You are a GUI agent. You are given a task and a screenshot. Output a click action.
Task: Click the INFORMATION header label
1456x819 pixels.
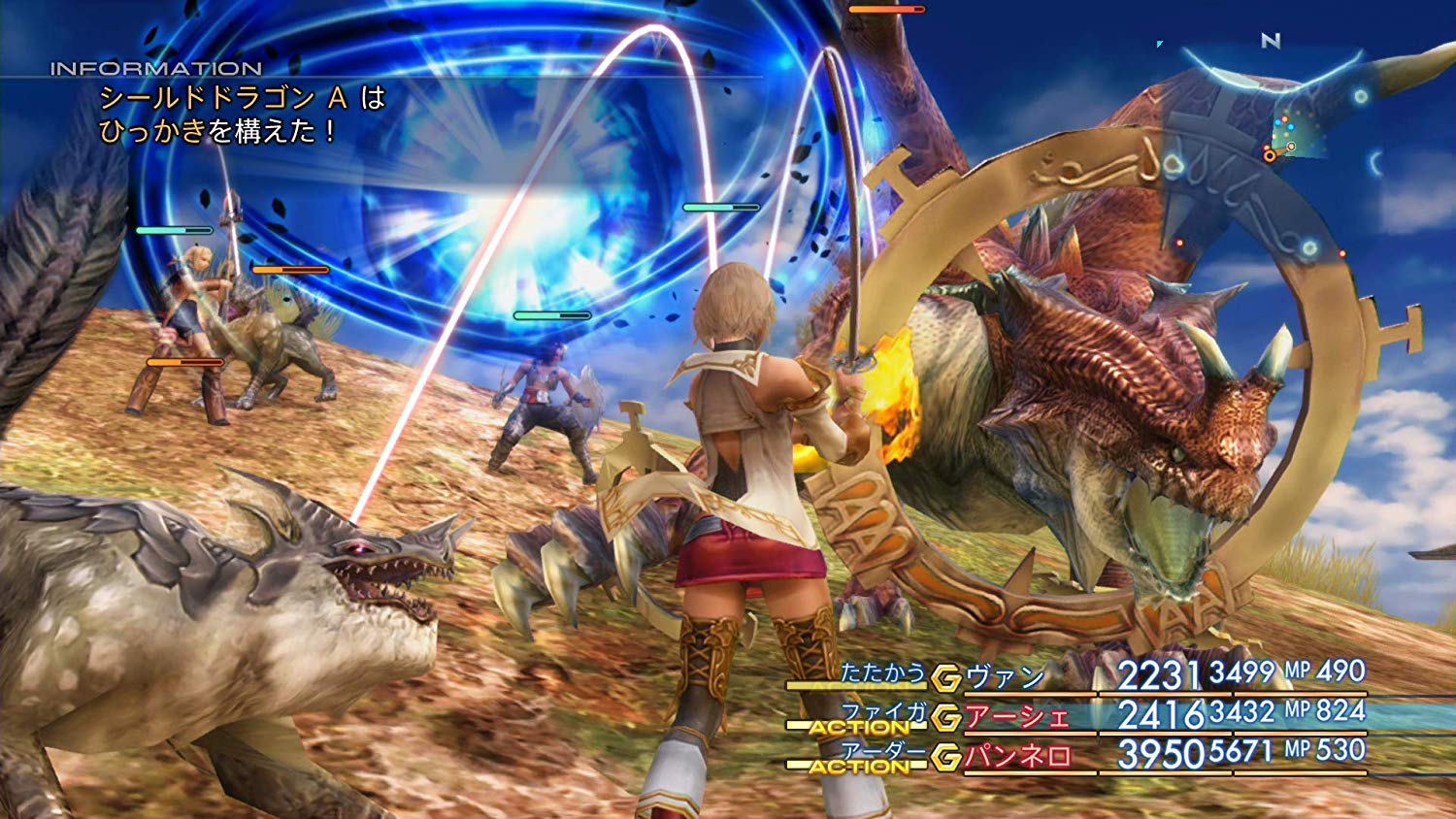(155, 68)
